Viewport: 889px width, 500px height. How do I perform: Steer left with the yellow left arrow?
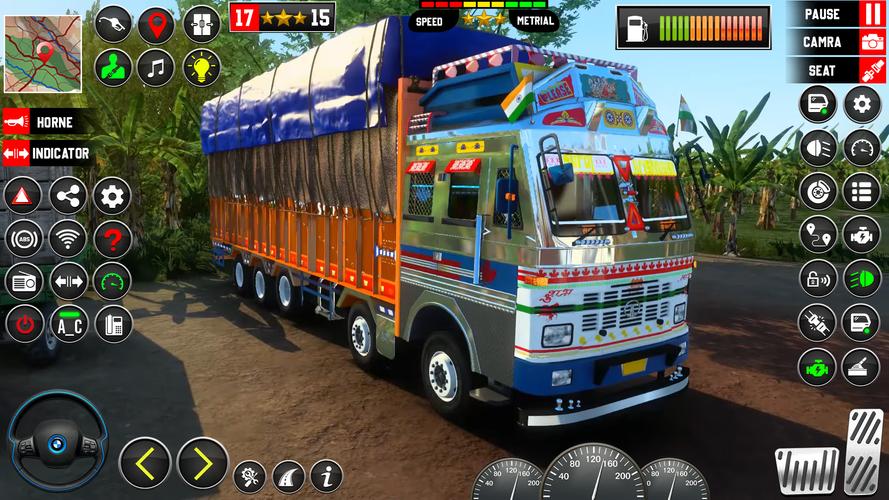click(x=144, y=462)
